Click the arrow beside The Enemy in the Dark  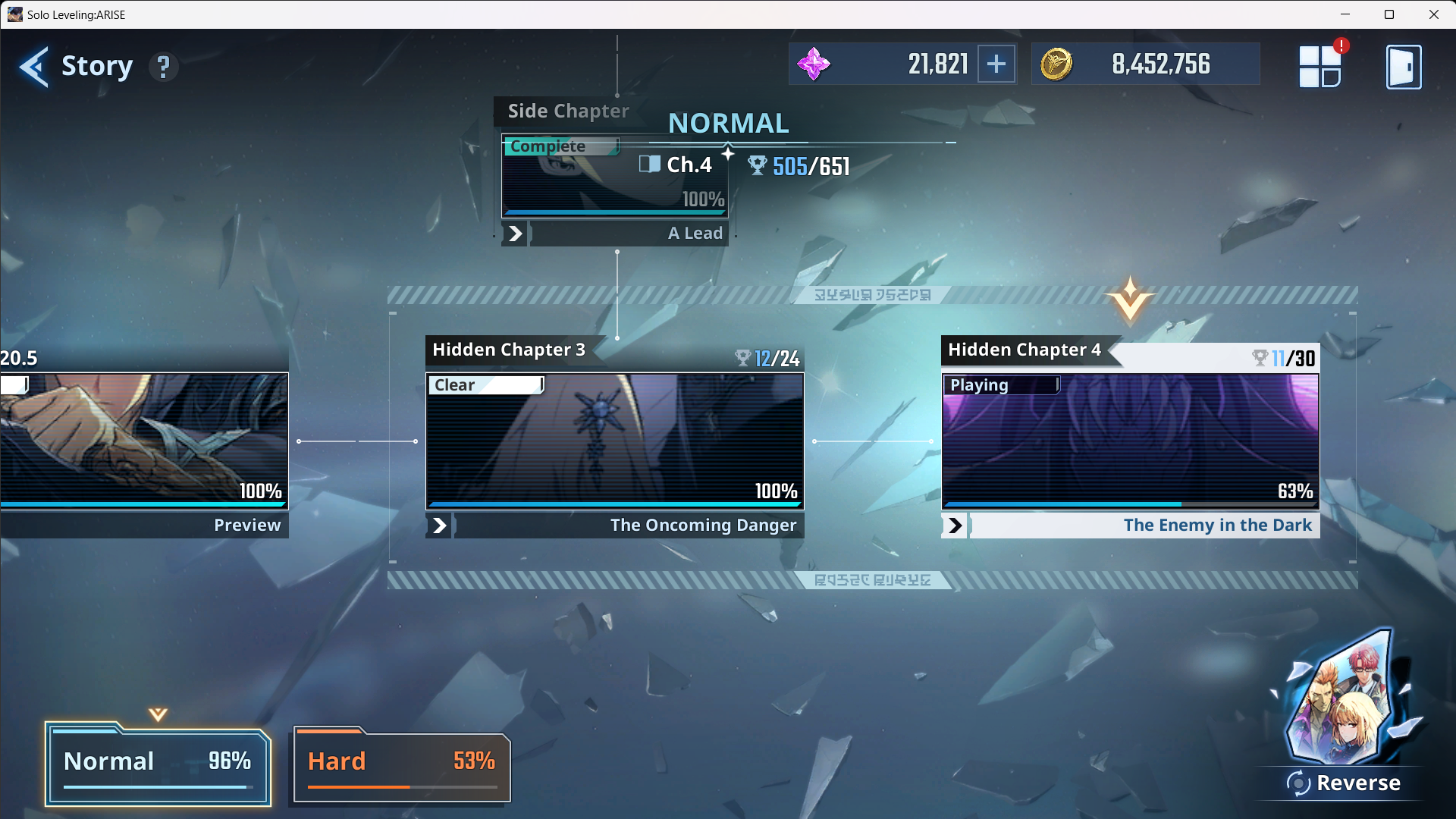[x=955, y=526]
